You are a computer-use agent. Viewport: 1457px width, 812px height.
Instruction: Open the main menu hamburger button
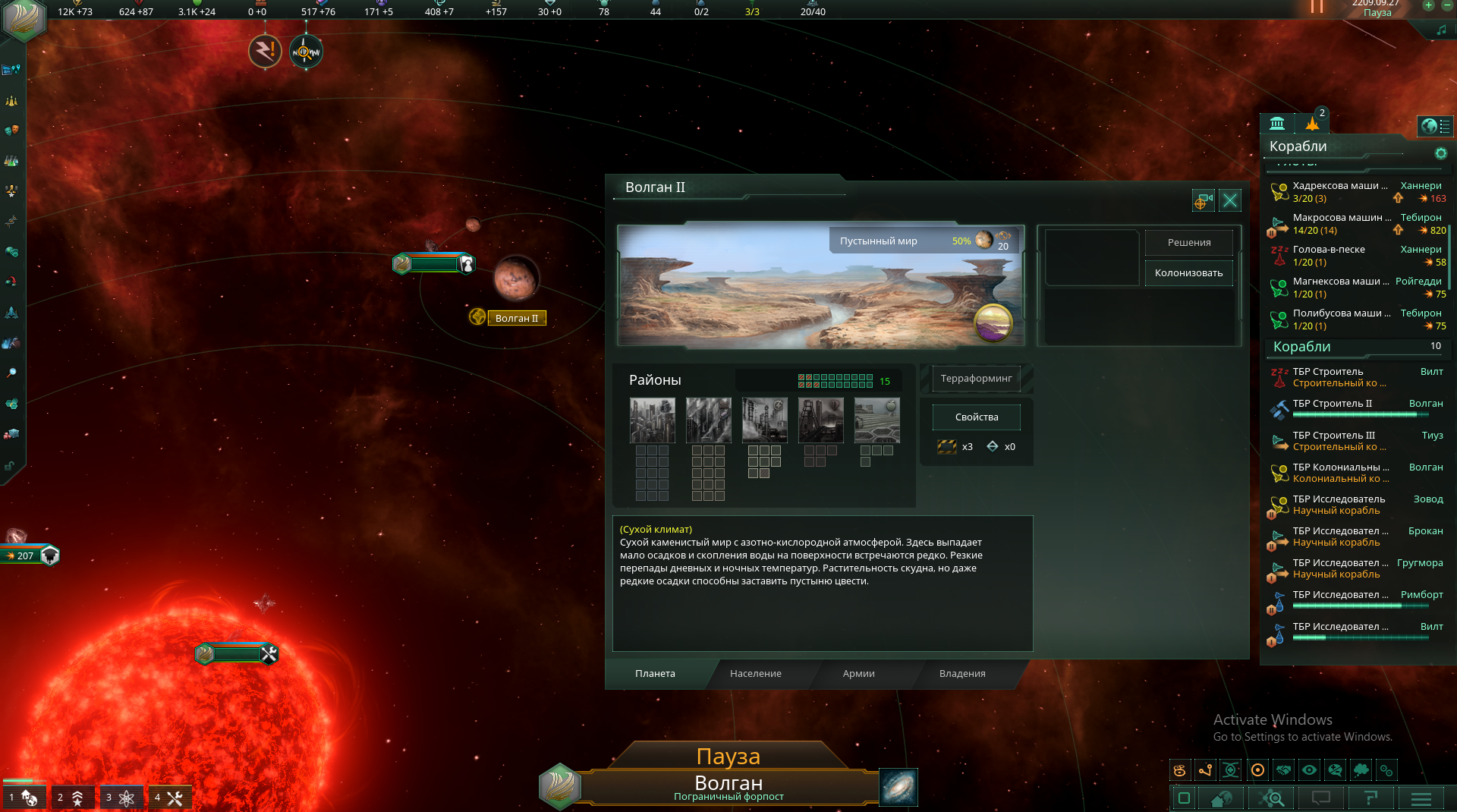click(x=1421, y=798)
